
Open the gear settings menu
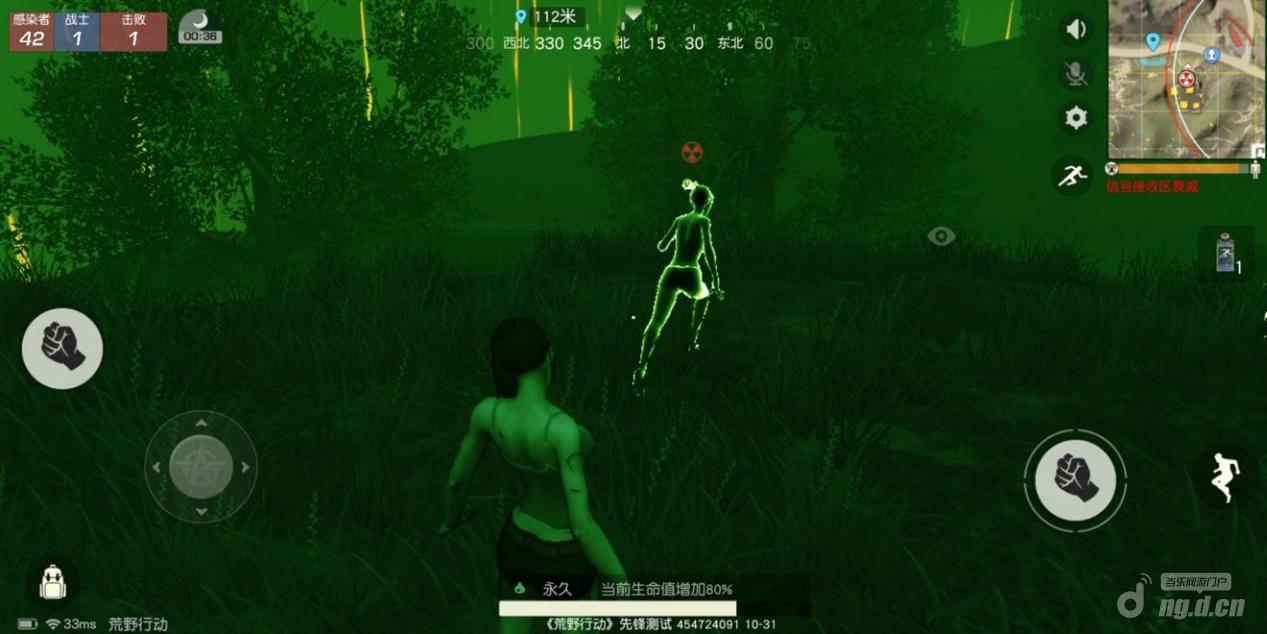point(1076,118)
